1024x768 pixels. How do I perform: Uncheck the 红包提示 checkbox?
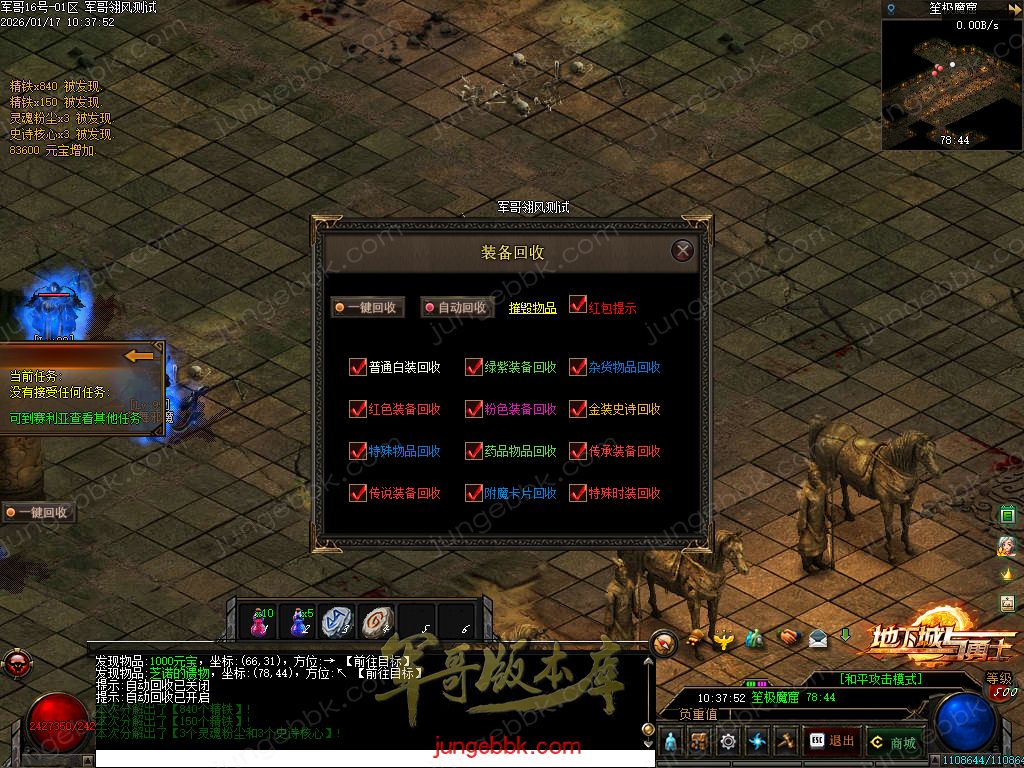coord(578,304)
